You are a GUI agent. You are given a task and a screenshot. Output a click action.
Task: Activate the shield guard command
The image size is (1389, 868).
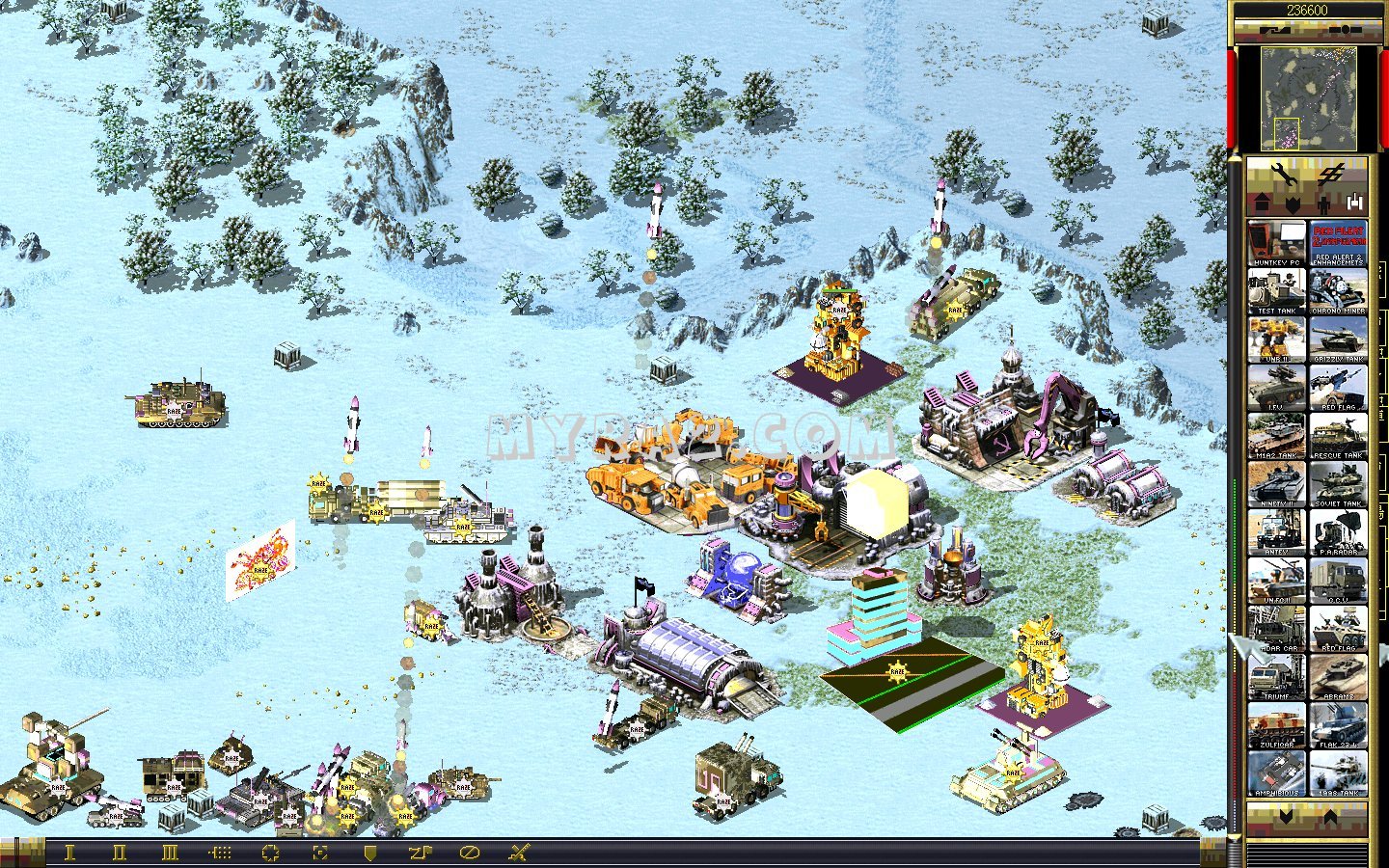click(x=369, y=853)
